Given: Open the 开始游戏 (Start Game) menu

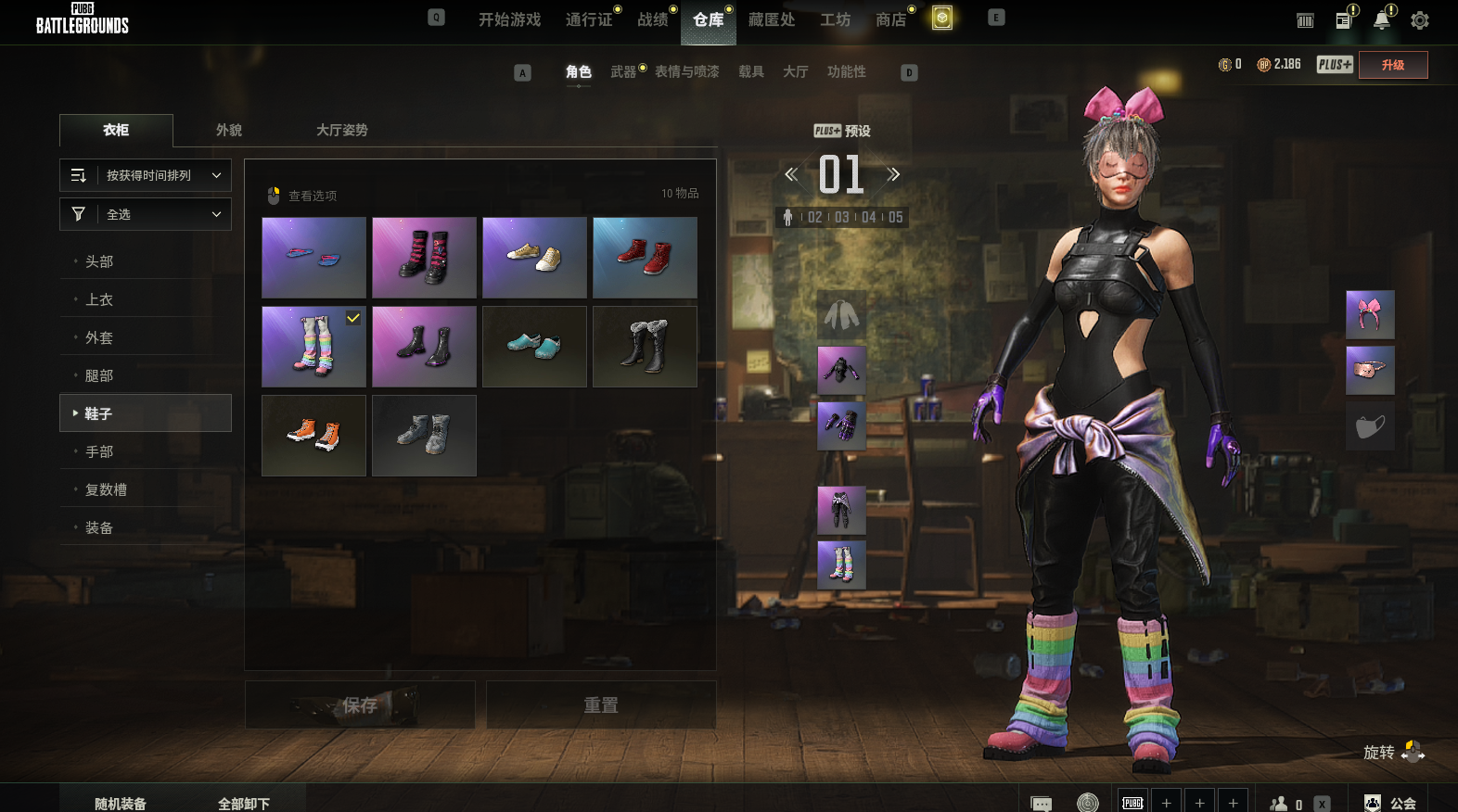Looking at the screenshot, I should (x=509, y=19).
